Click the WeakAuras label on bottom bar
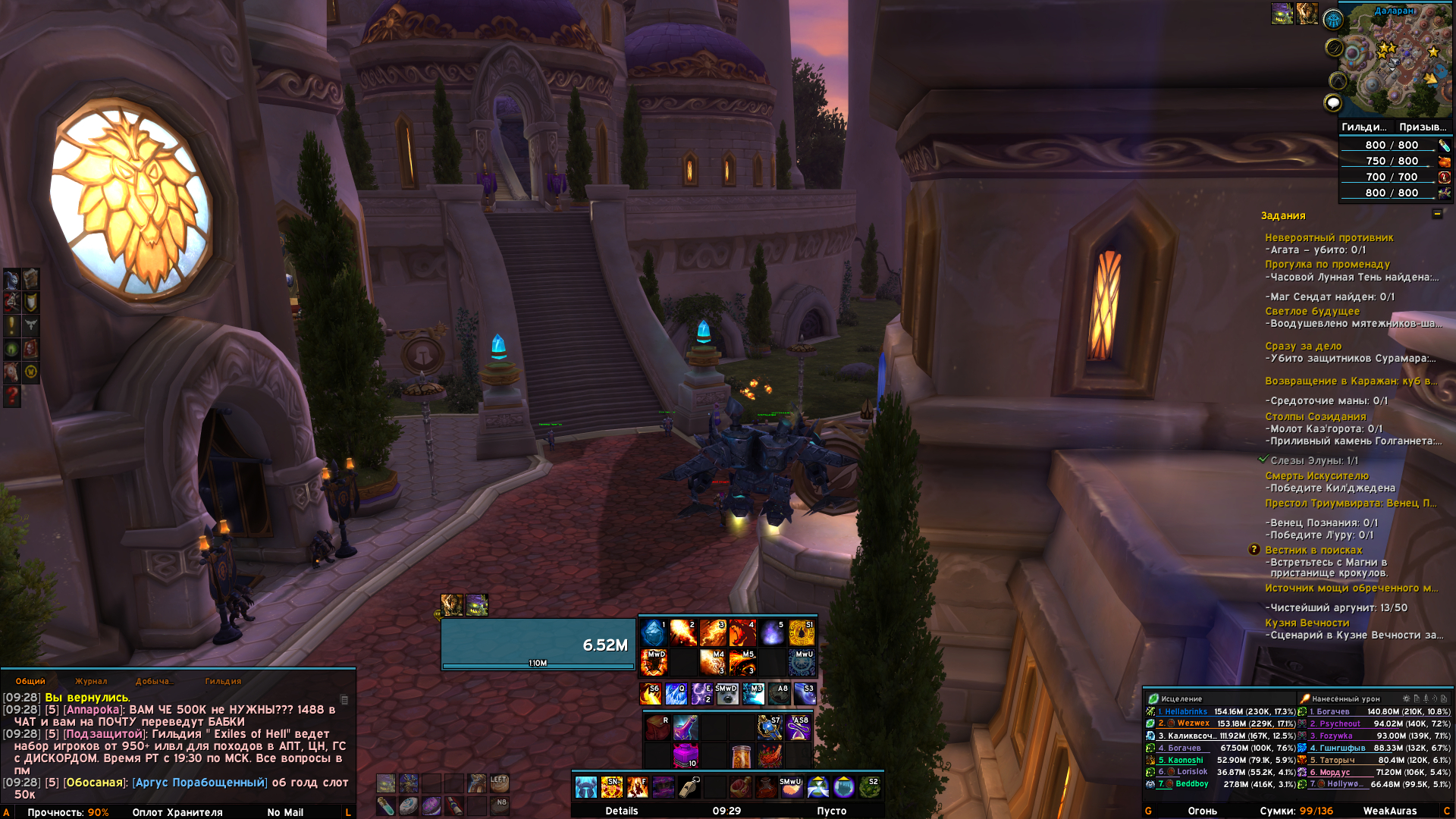This screenshot has height=819, width=1456. (x=1389, y=811)
